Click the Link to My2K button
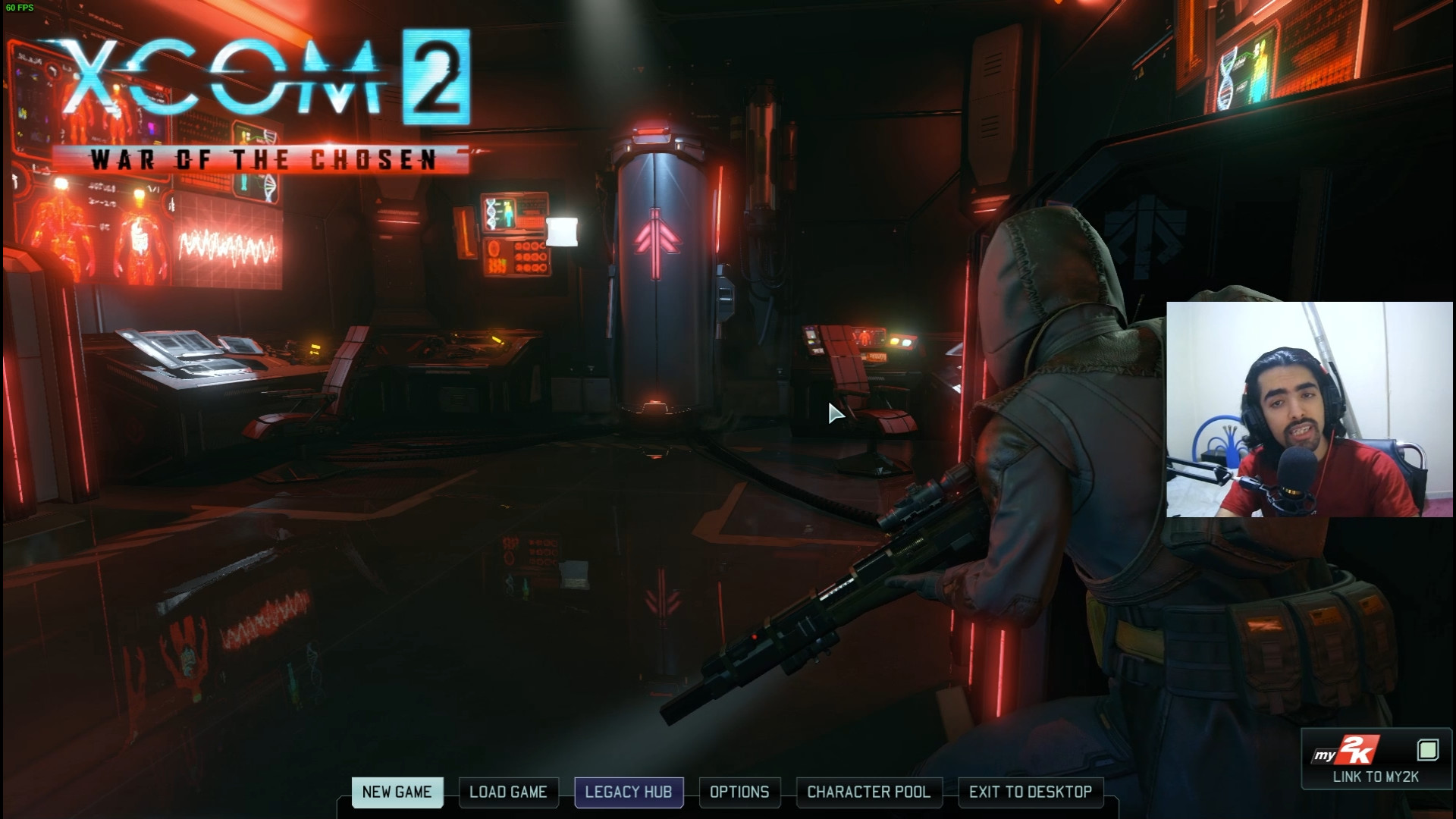This screenshot has height=819, width=1456. [1376, 760]
